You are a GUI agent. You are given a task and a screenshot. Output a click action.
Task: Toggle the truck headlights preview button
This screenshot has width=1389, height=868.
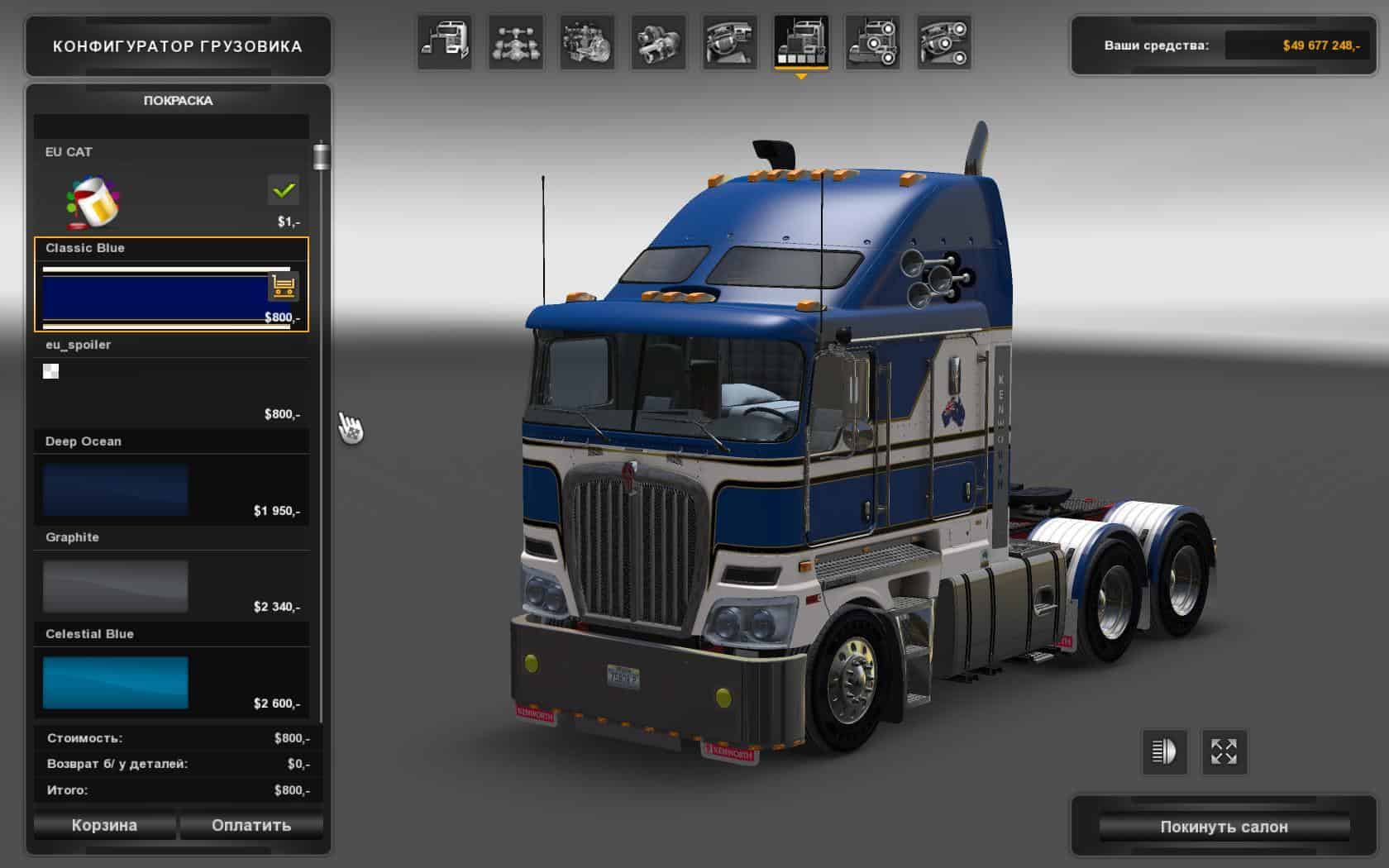(x=1164, y=751)
